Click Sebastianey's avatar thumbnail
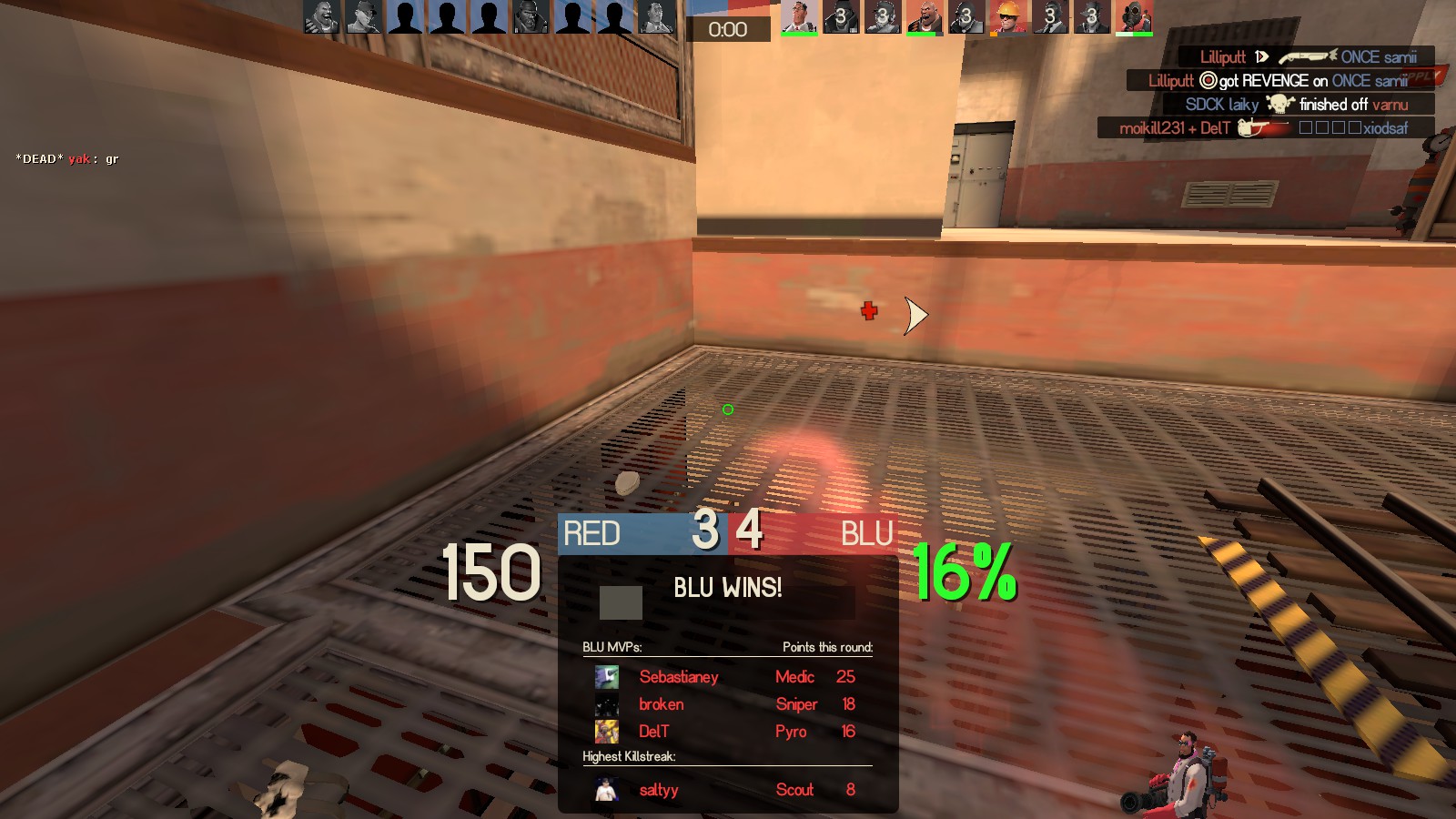Screen dimensions: 1456x819 point(607,677)
